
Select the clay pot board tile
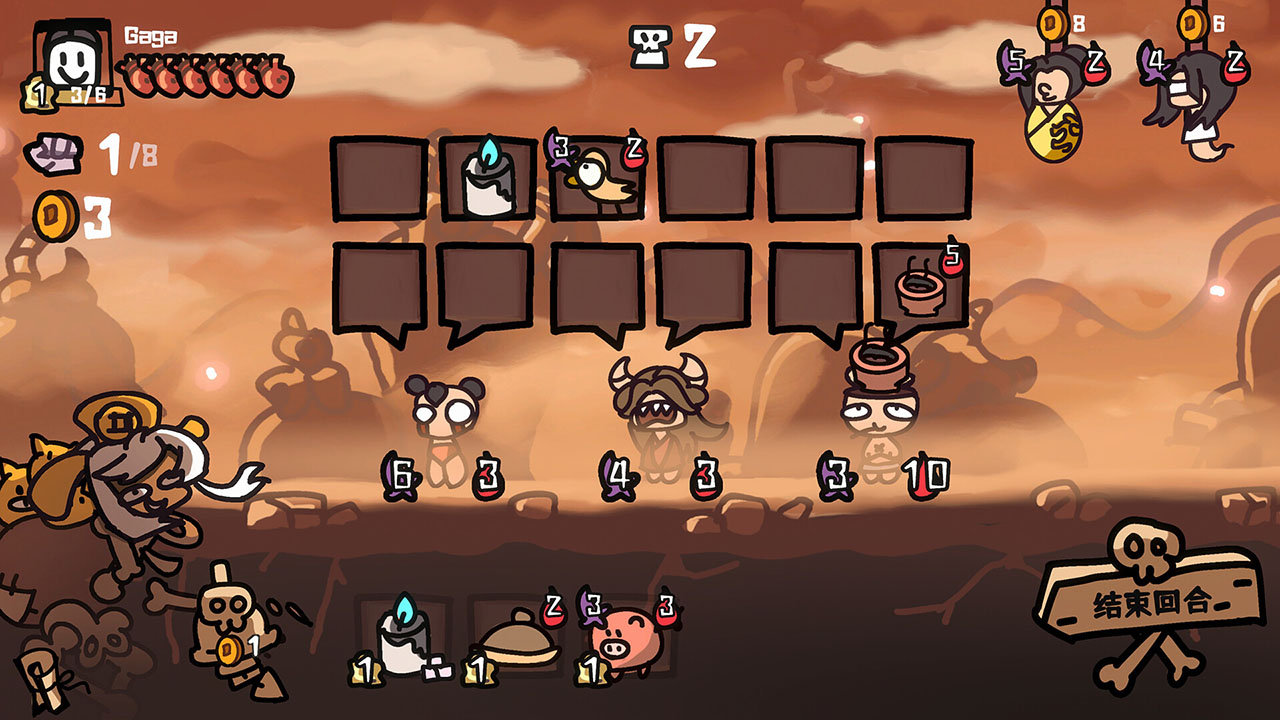click(921, 286)
